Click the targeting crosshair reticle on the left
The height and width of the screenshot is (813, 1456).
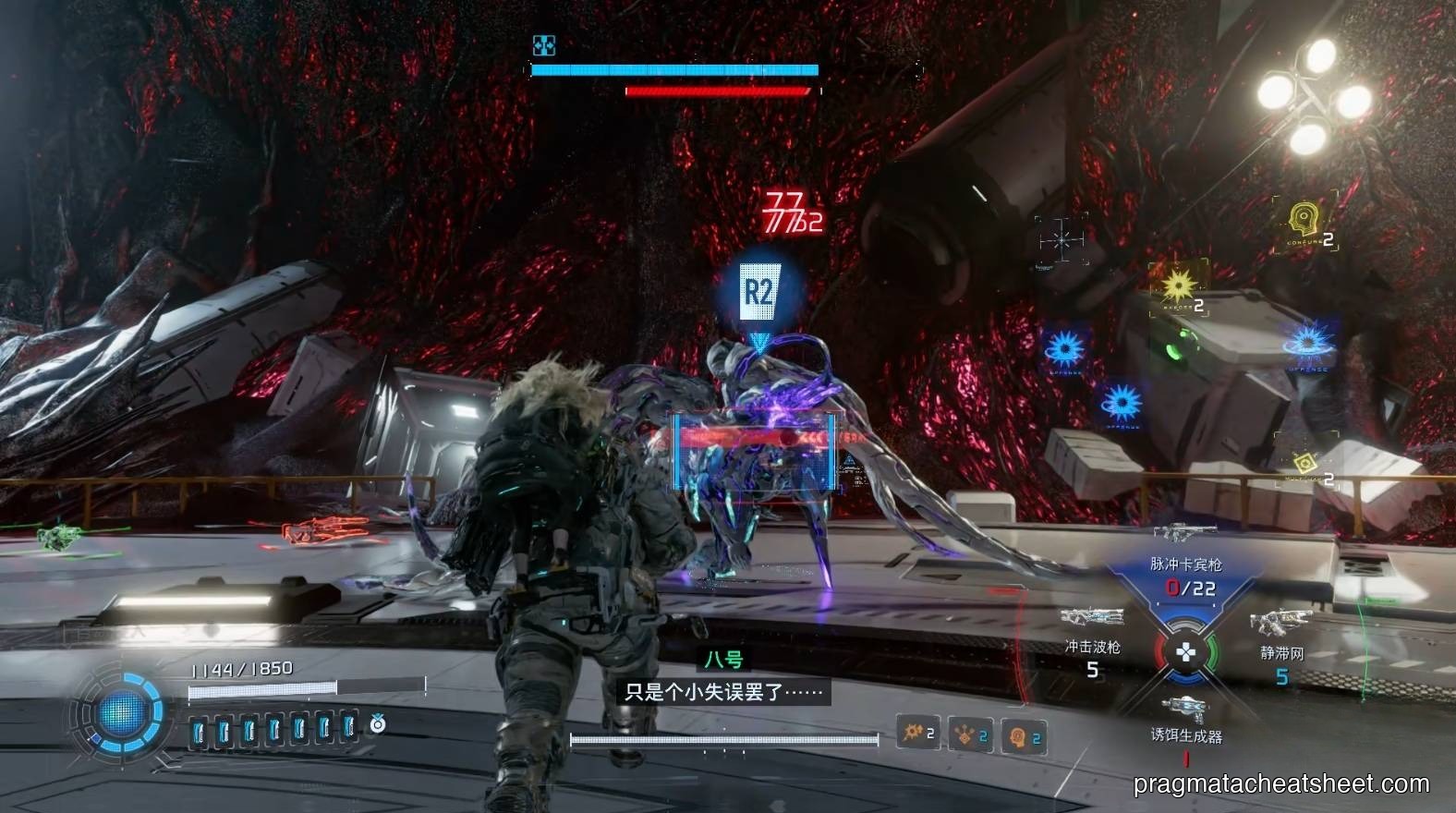coord(1061,238)
